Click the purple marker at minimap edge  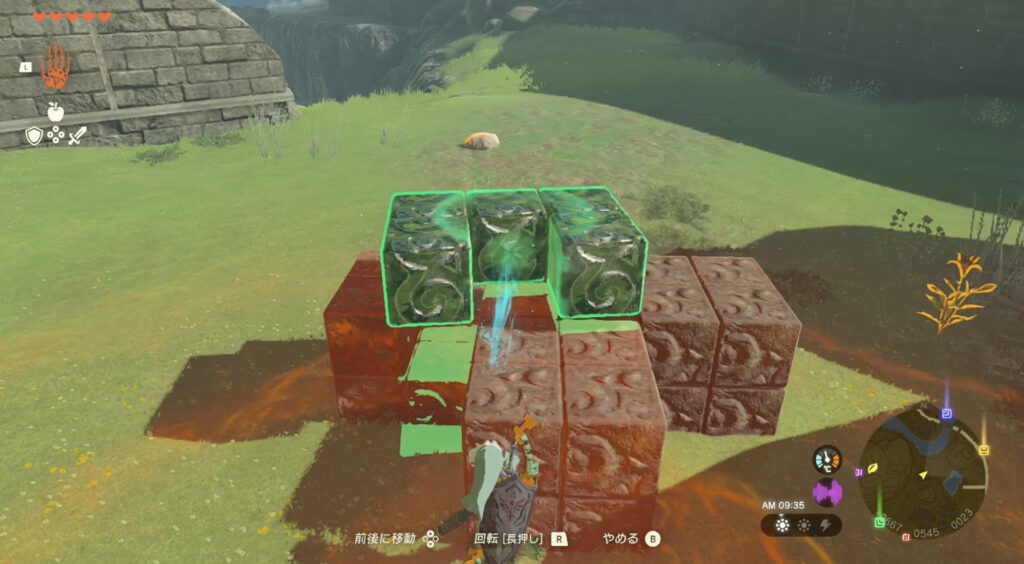[x=859, y=472]
